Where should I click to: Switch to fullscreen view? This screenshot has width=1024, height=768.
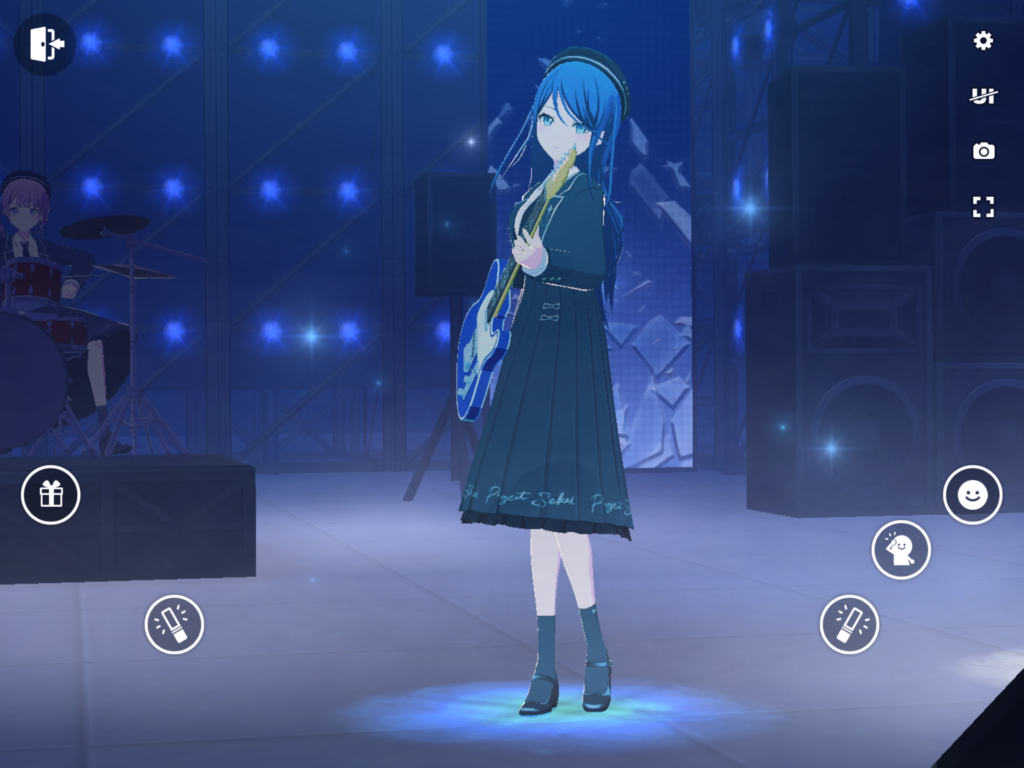[983, 207]
